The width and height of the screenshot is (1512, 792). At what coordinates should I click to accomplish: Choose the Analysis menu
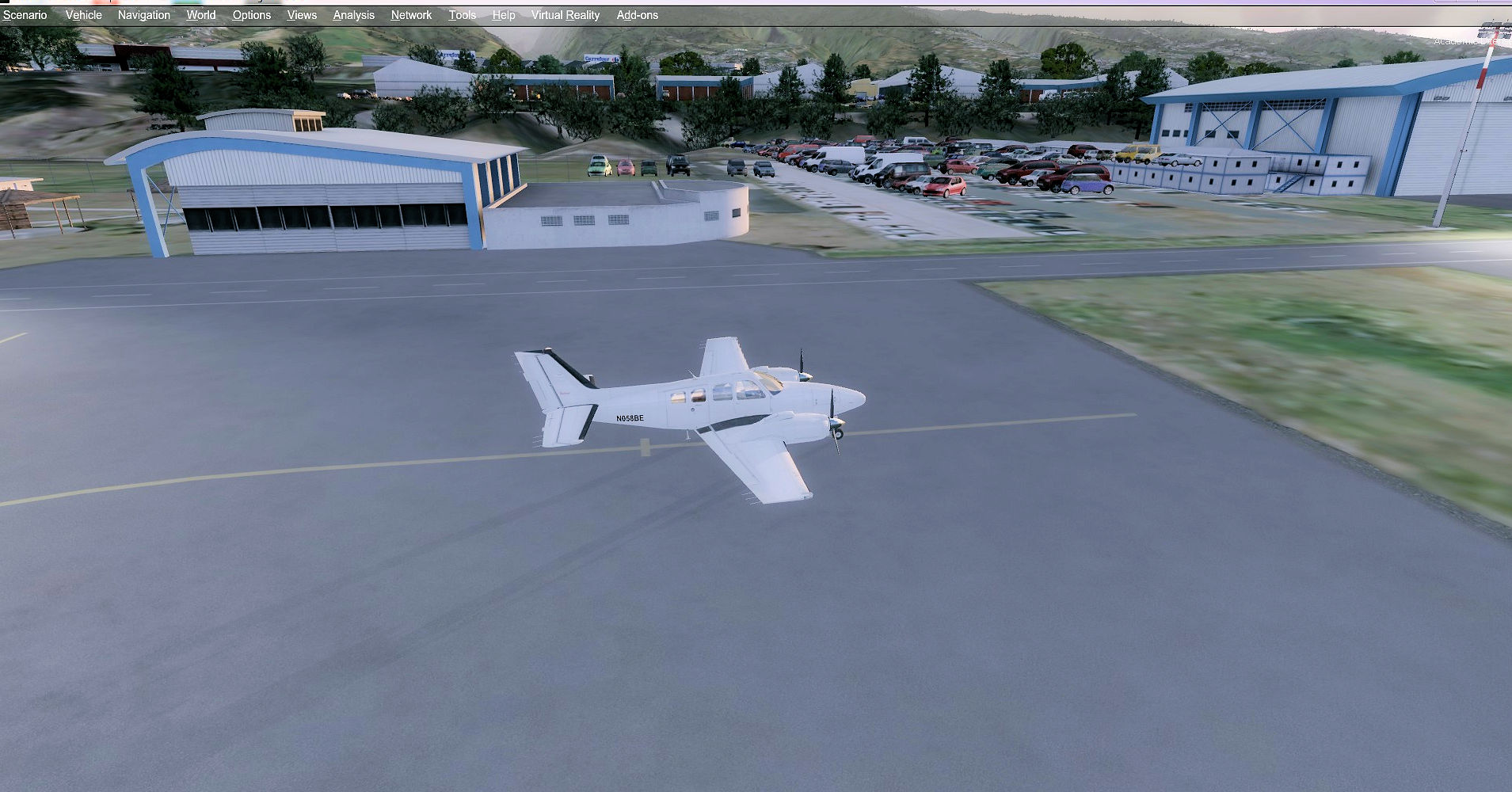click(x=354, y=15)
